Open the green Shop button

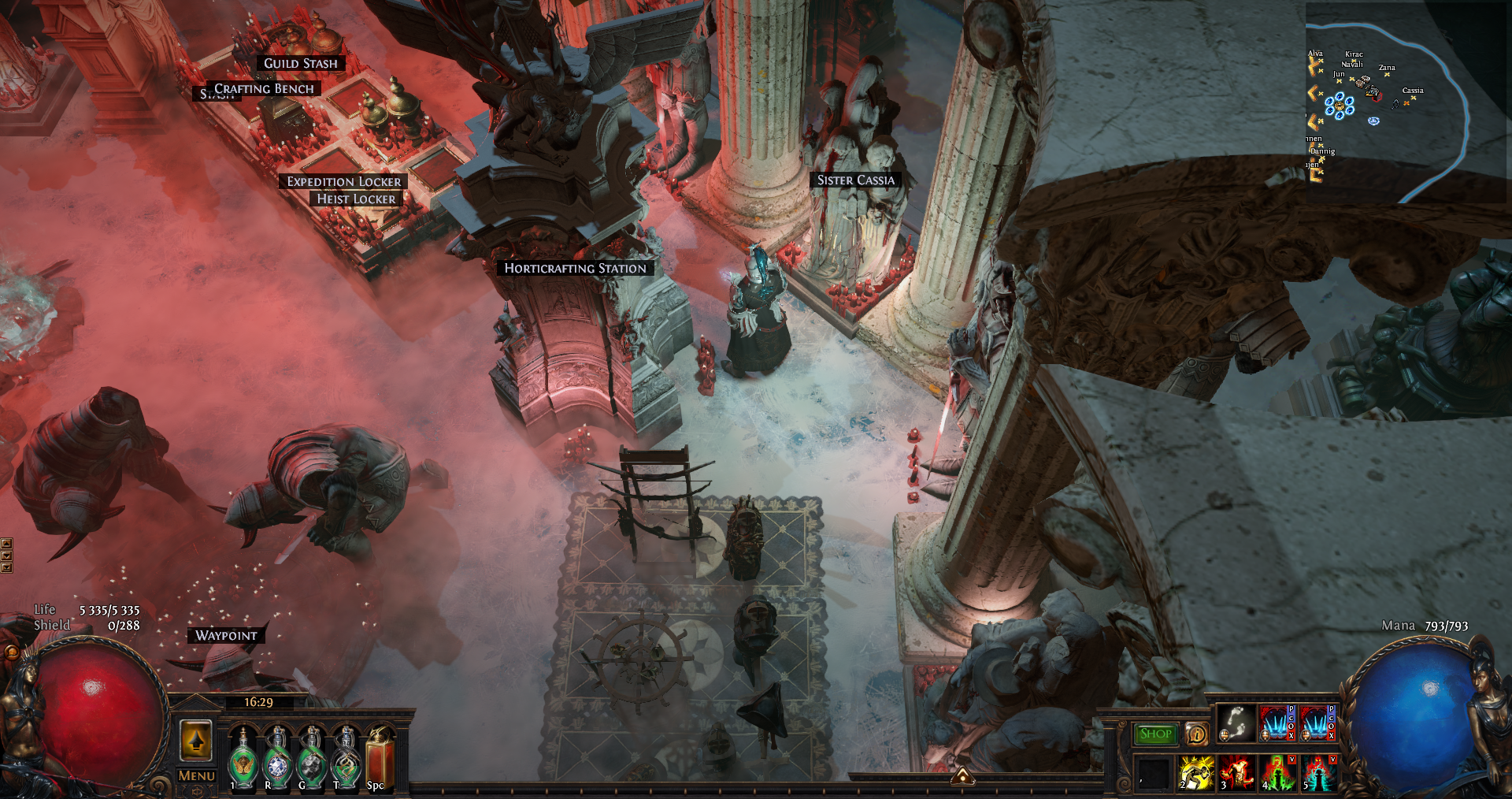coord(1155,734)
